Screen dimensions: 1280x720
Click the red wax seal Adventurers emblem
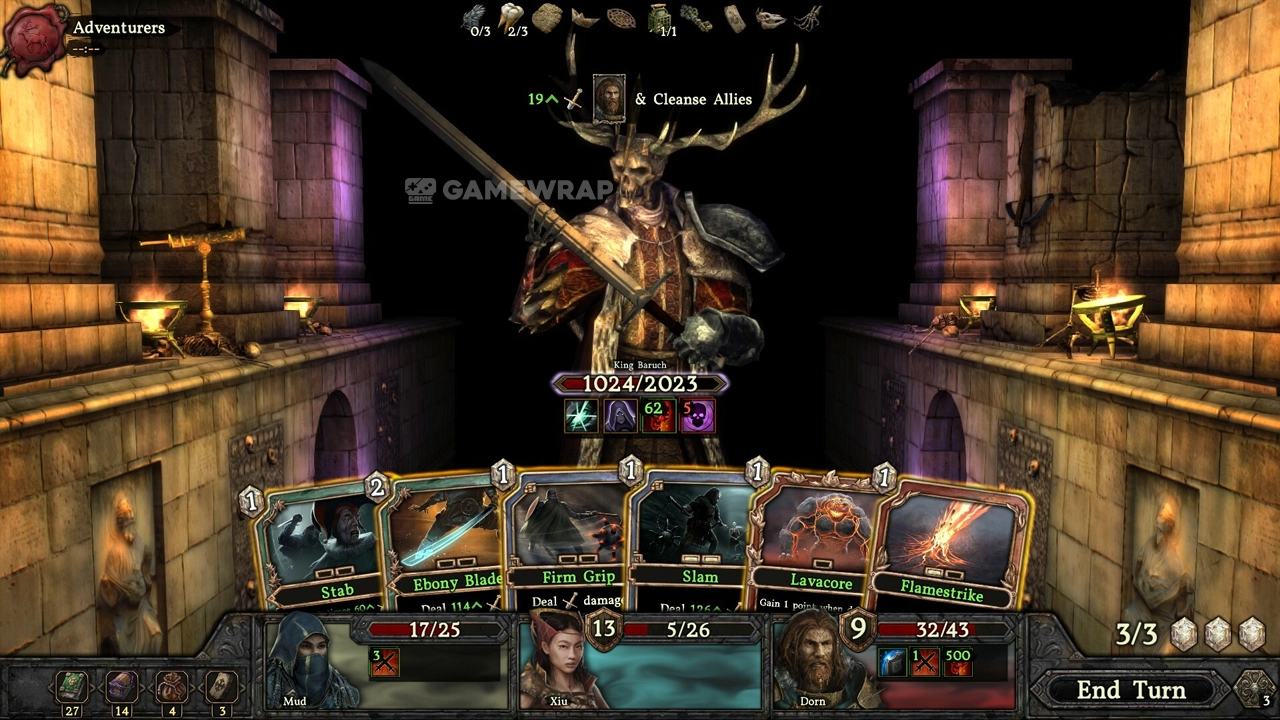(36, 38)
